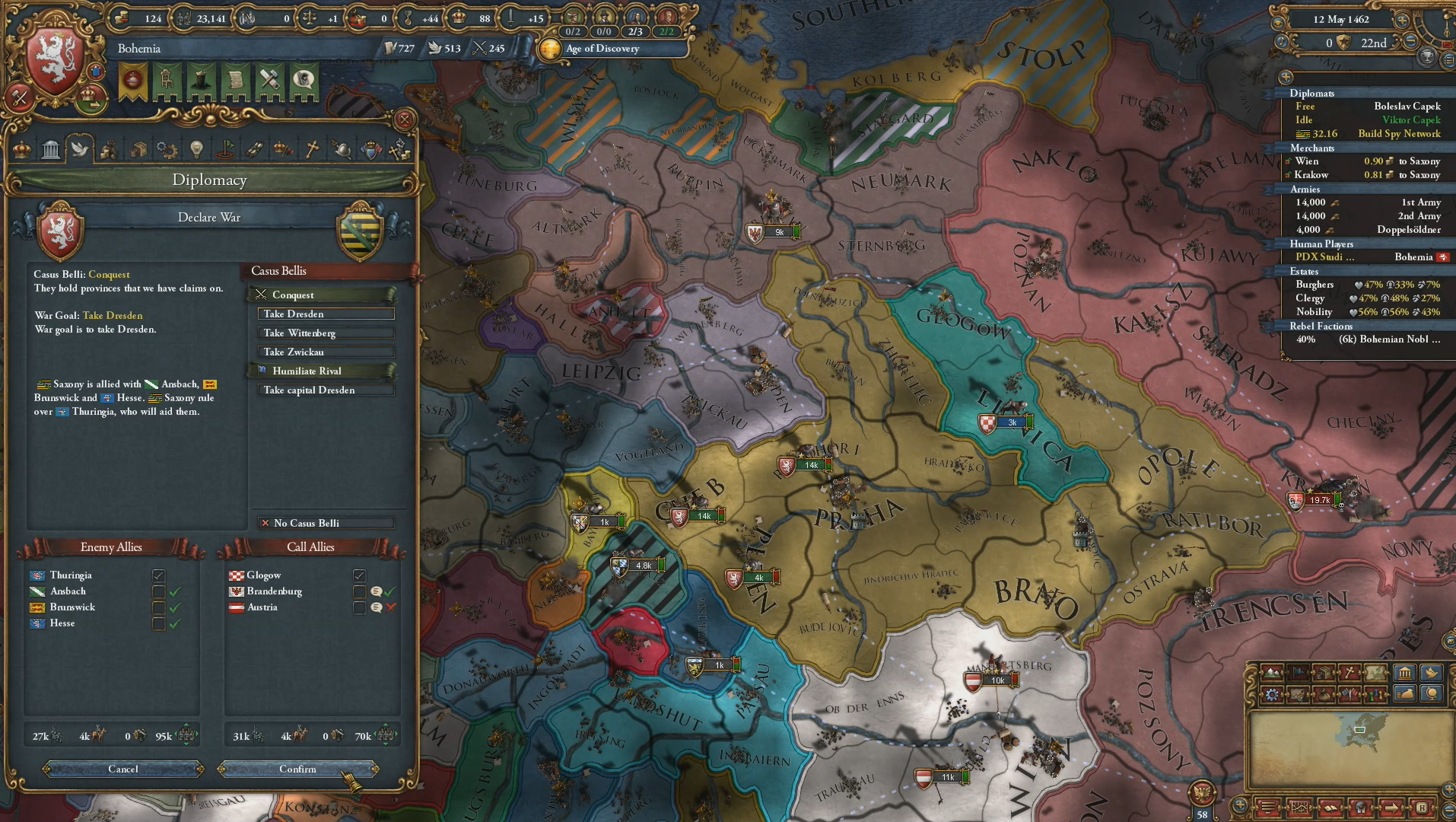Screen dimensions: 1456x822
Task: Select the Take Dresden war goal
Action: (x=326, y=314)
